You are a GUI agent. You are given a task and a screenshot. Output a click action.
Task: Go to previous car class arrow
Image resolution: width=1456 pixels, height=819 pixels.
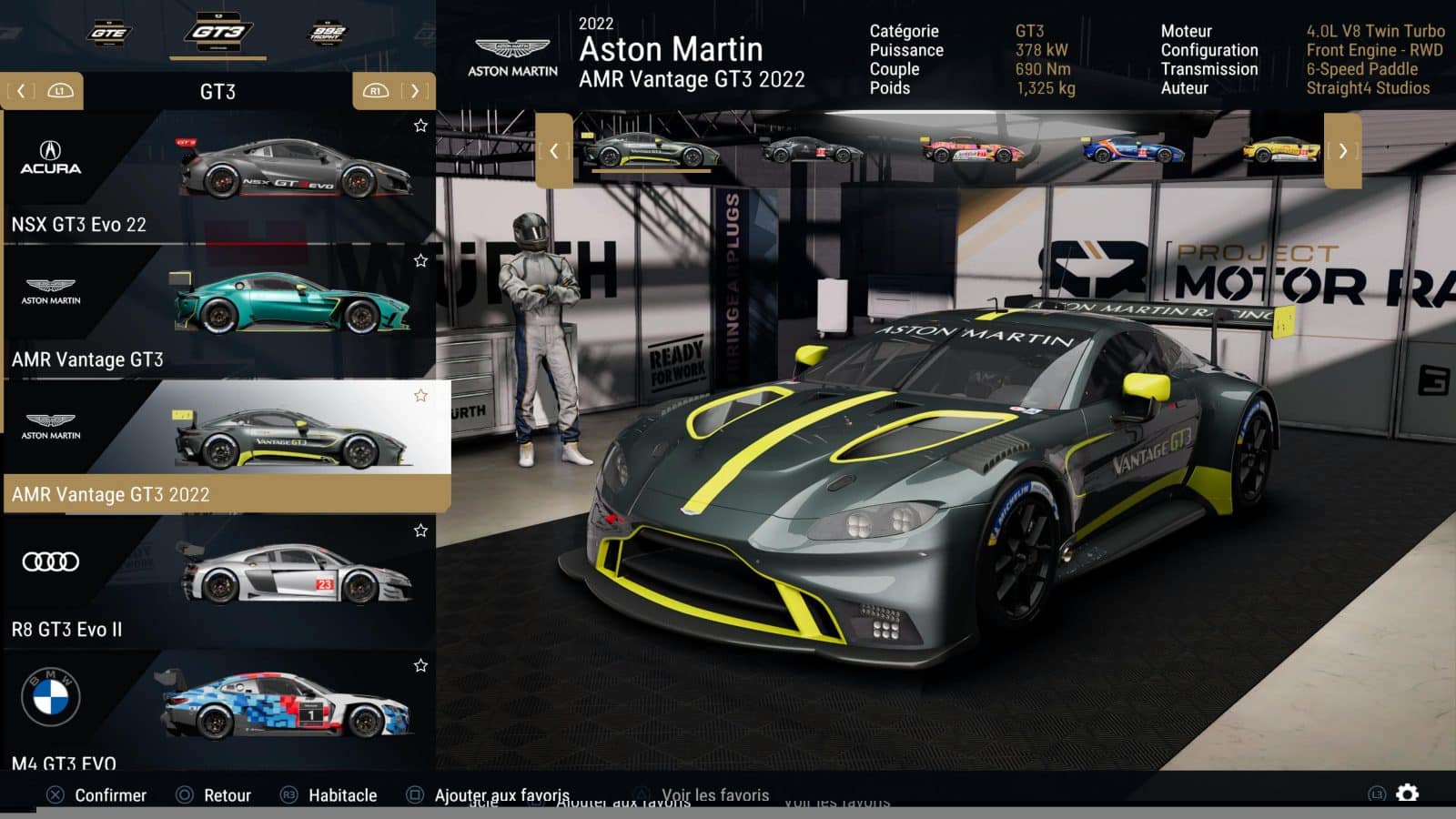pos(22,91)
